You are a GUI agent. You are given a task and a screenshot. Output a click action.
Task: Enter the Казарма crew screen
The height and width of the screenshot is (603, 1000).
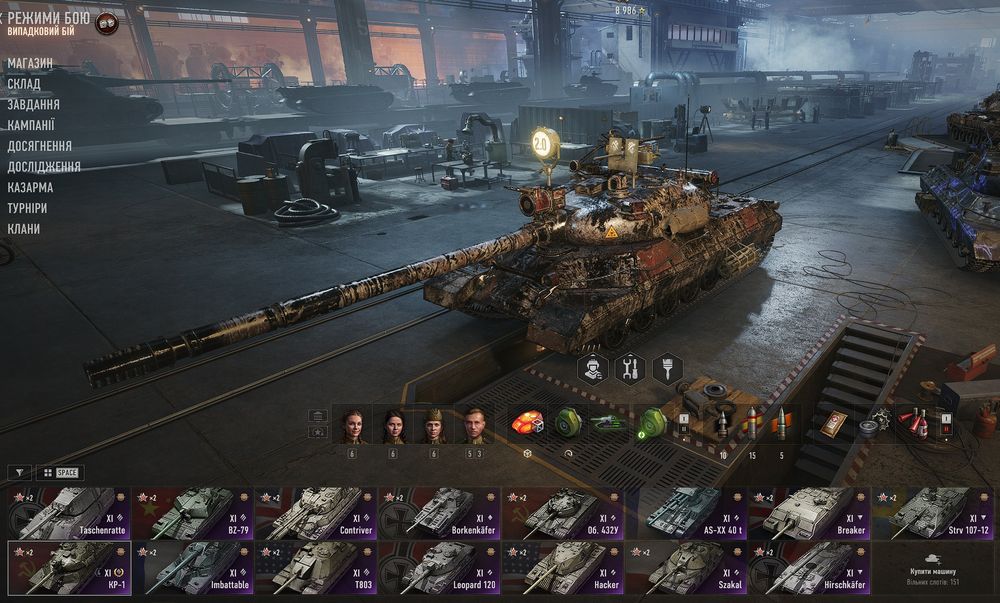click(x=30, y=187)
